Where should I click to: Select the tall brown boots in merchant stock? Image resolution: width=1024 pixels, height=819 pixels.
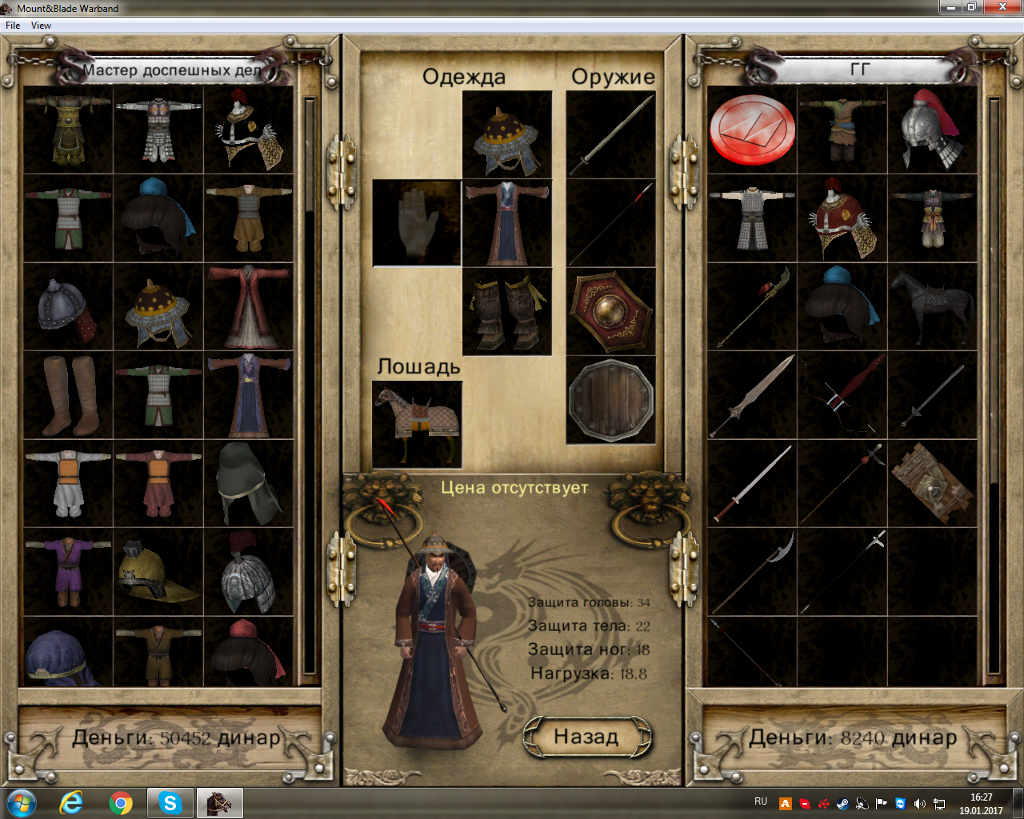point(68,395)
